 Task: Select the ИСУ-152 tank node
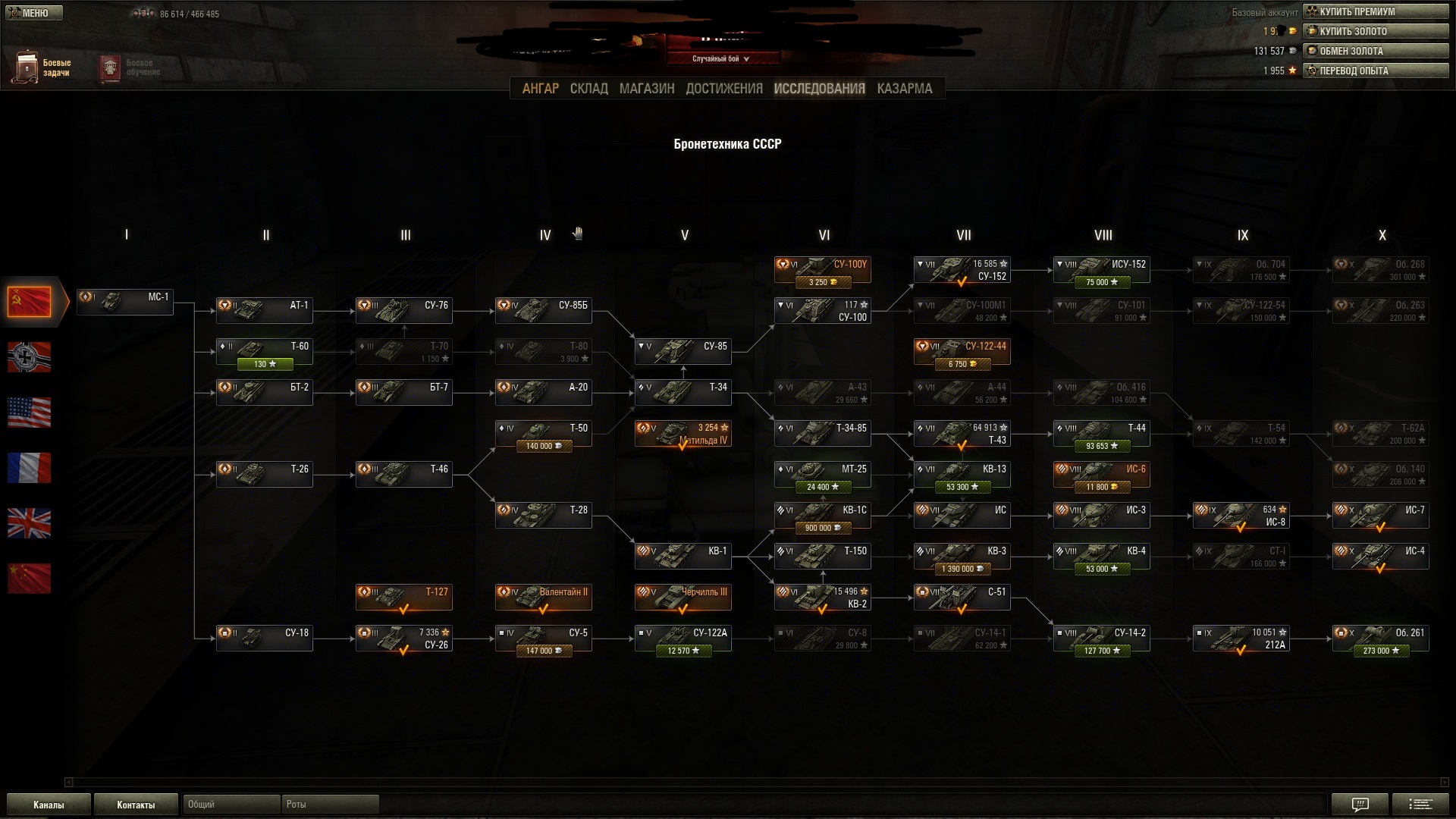(x=1101, y=271)
